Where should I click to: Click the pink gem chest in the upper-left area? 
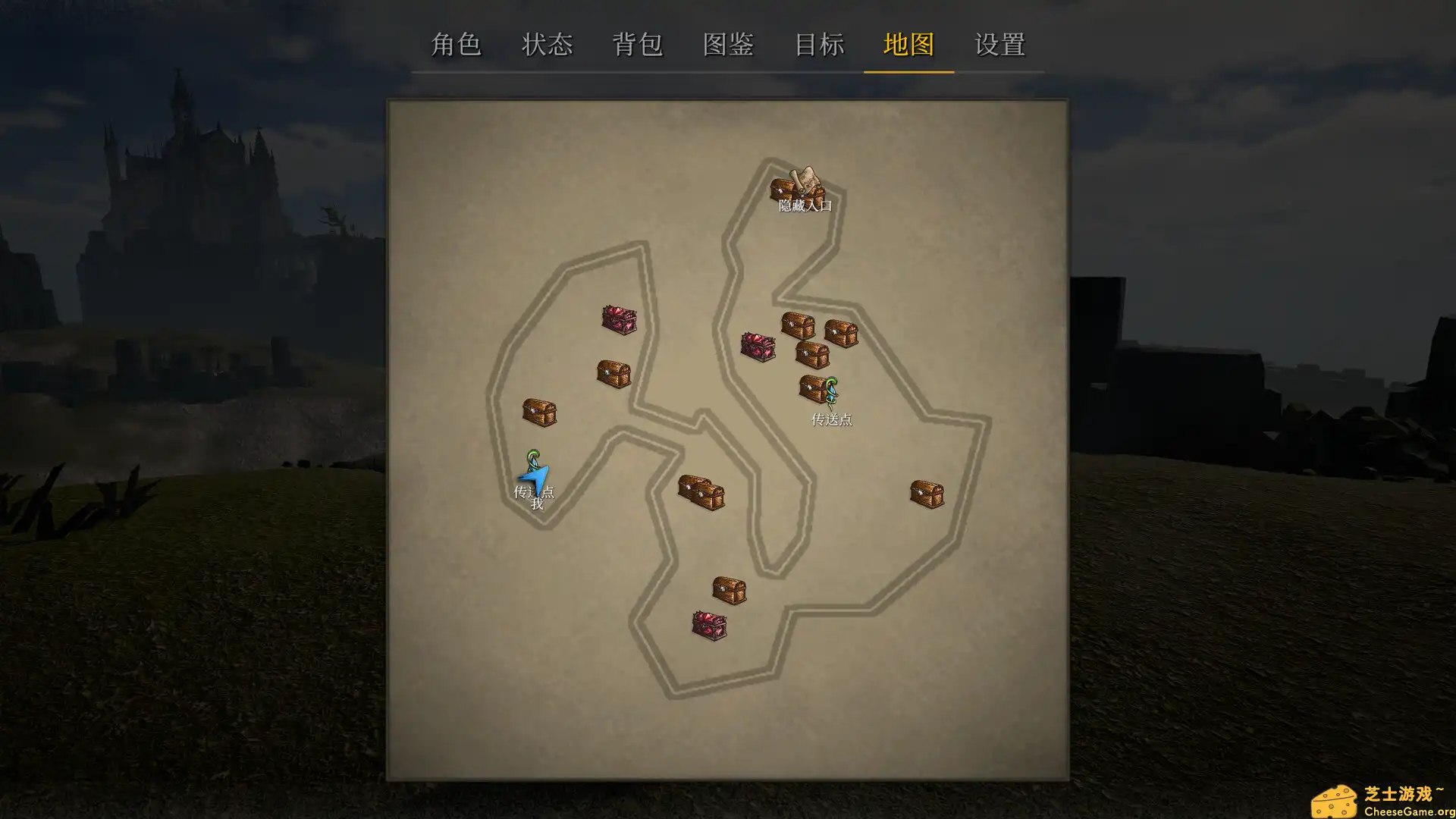pos(618,319)
